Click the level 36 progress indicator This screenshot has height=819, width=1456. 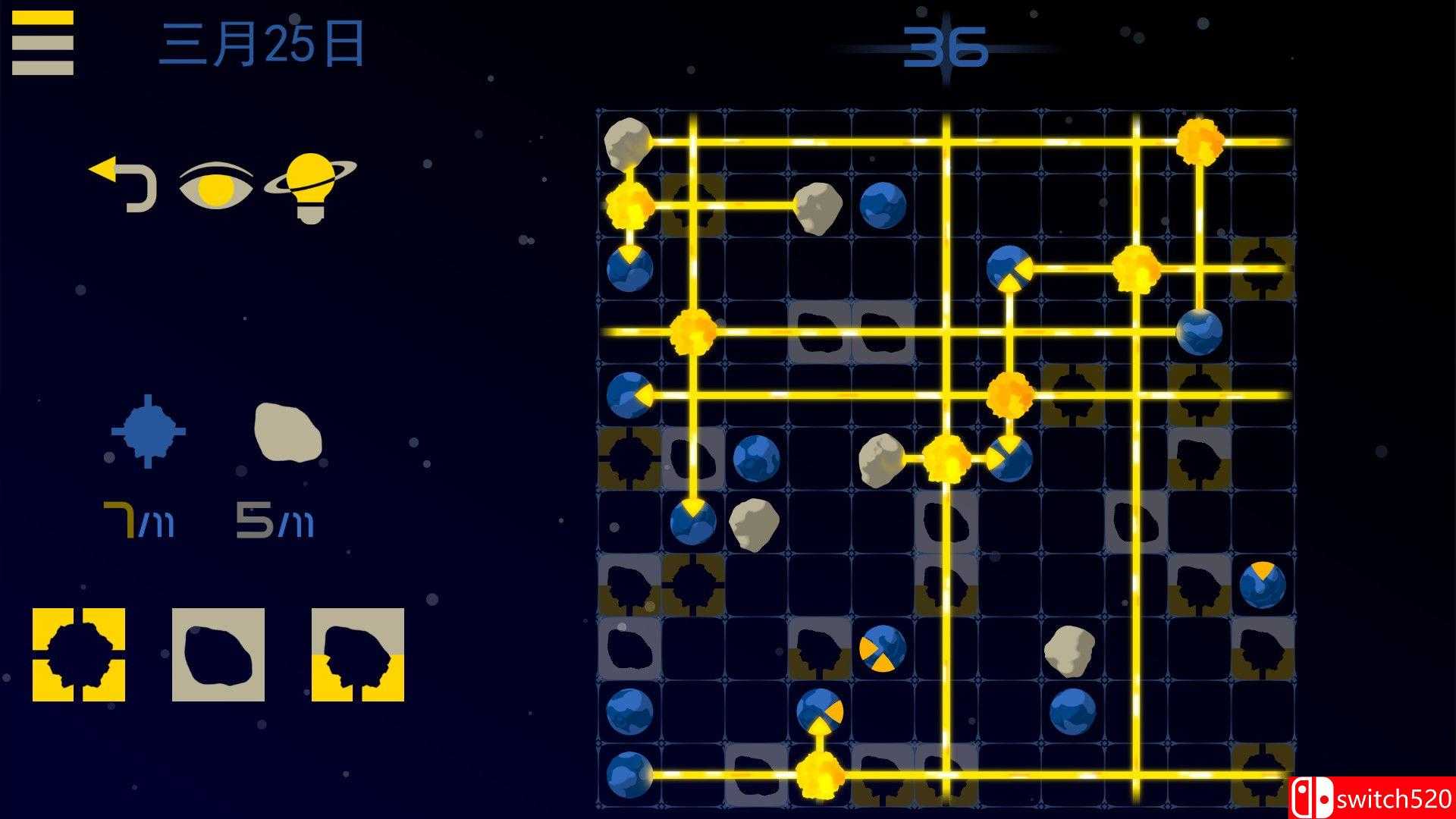point(946,47)
